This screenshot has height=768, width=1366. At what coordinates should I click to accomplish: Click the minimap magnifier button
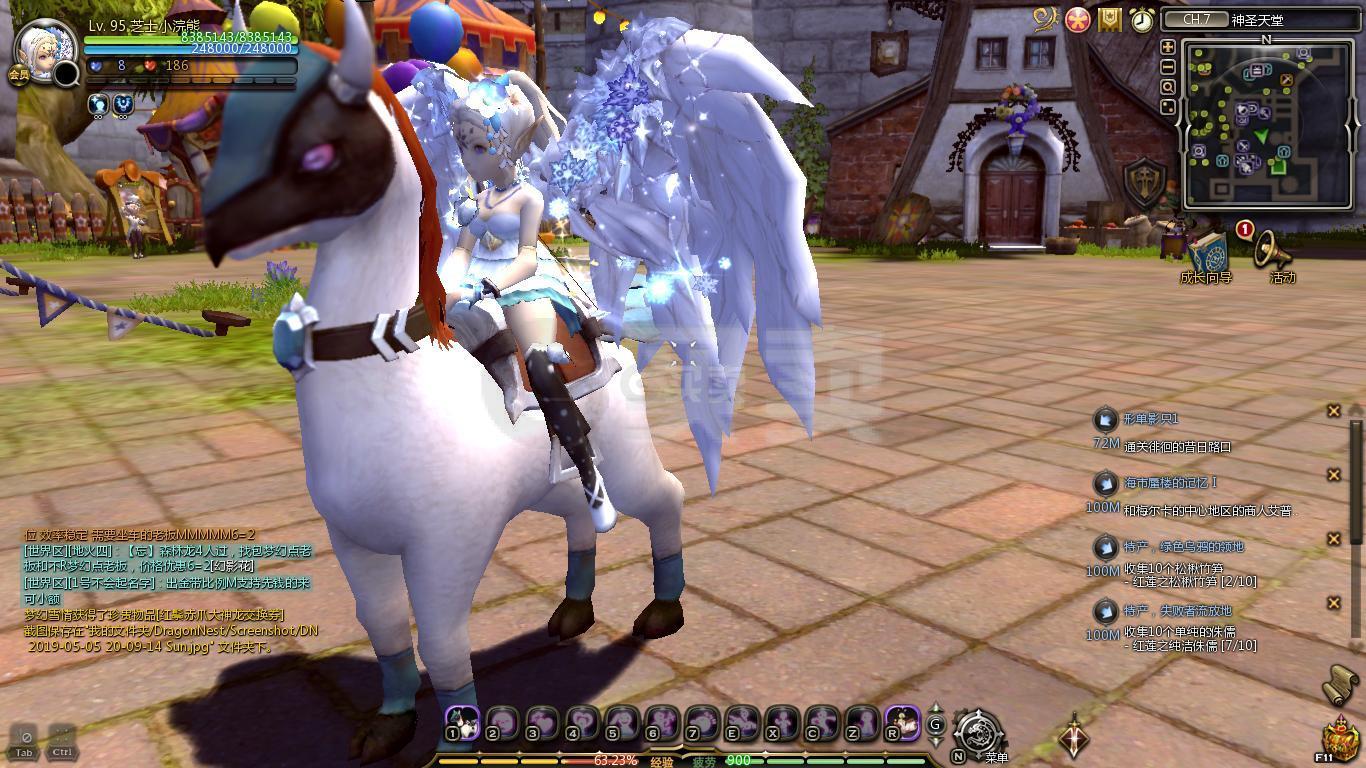pos(1167,86)
